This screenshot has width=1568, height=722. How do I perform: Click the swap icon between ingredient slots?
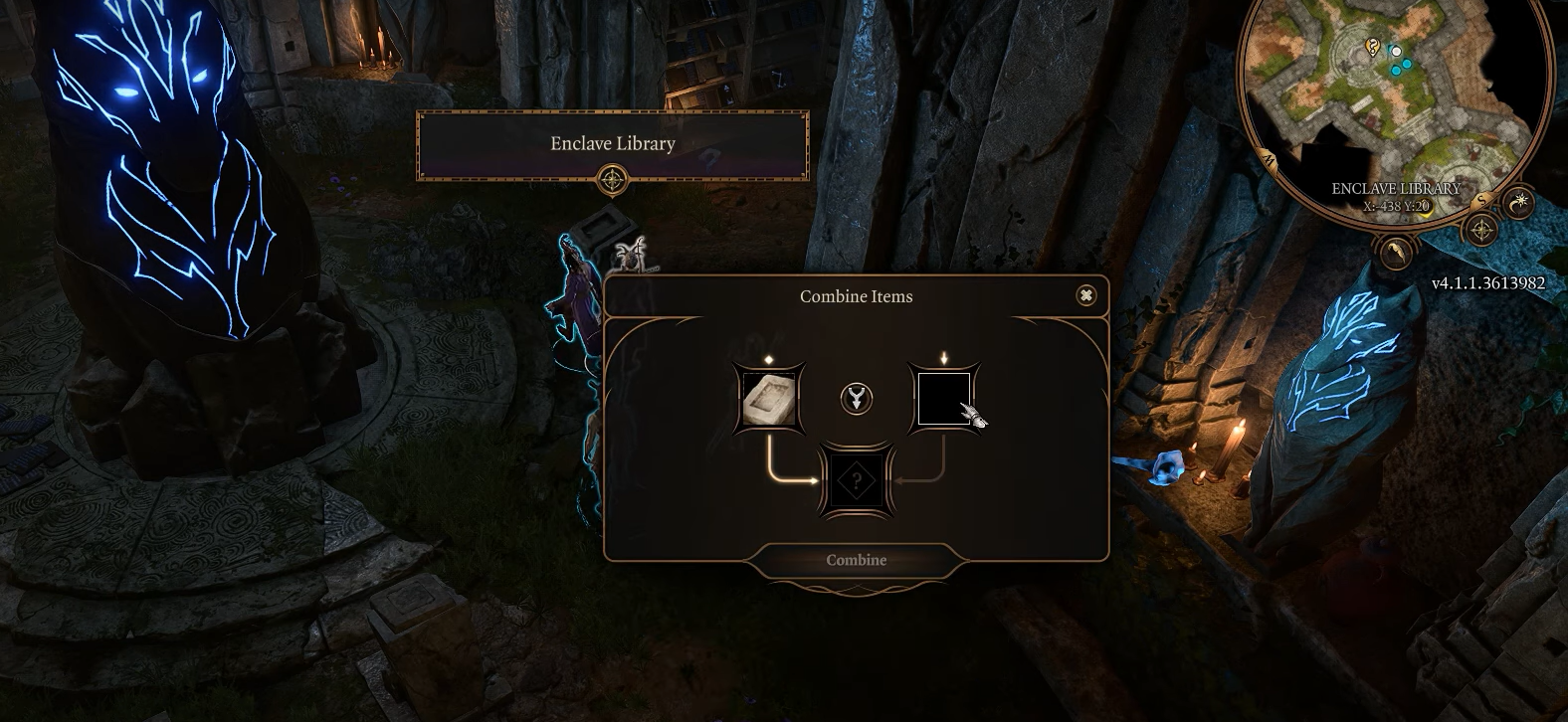(x=856, y=400)
